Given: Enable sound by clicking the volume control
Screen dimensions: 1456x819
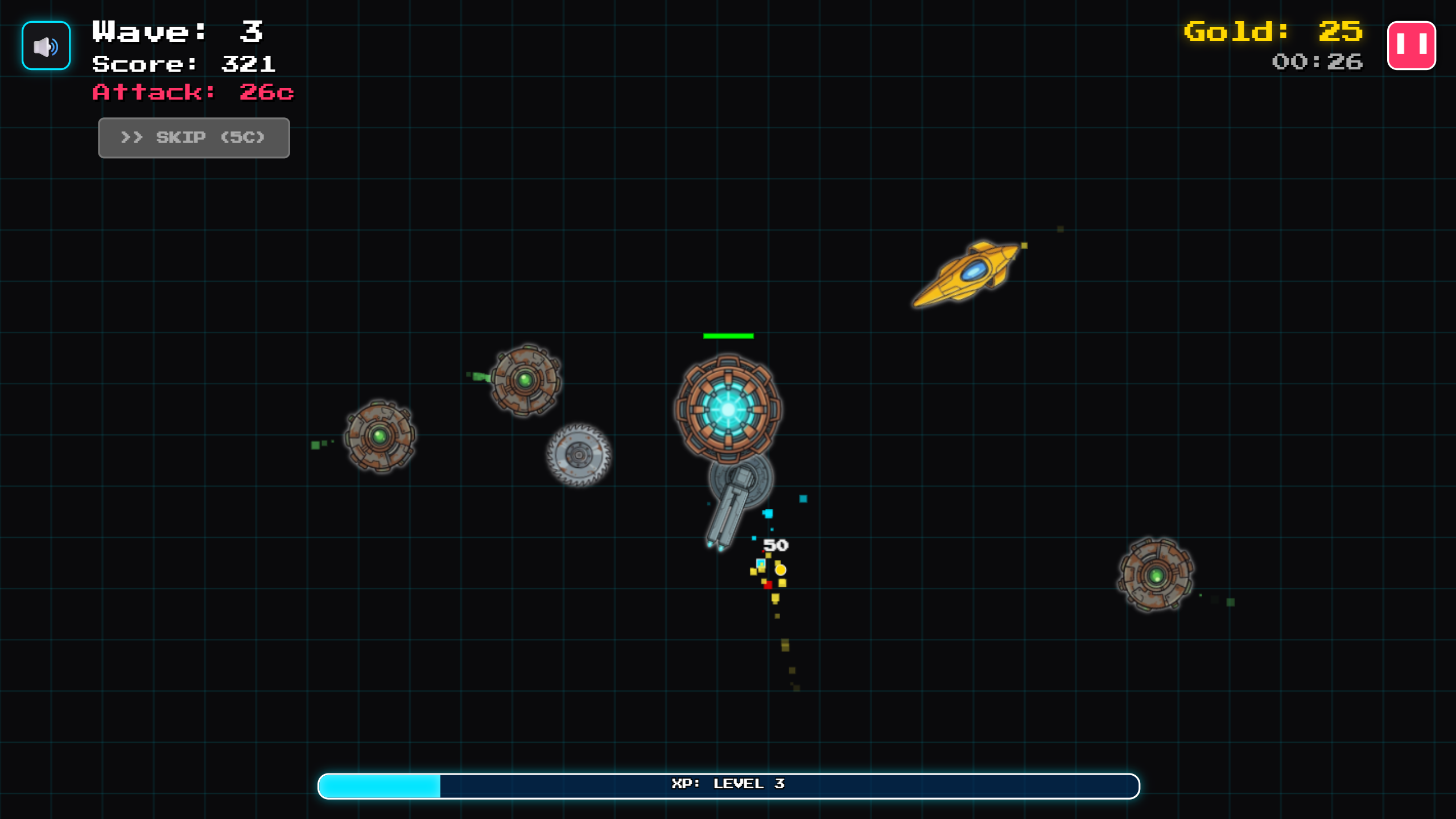Looking at the screenshot, I should [45, 46].
